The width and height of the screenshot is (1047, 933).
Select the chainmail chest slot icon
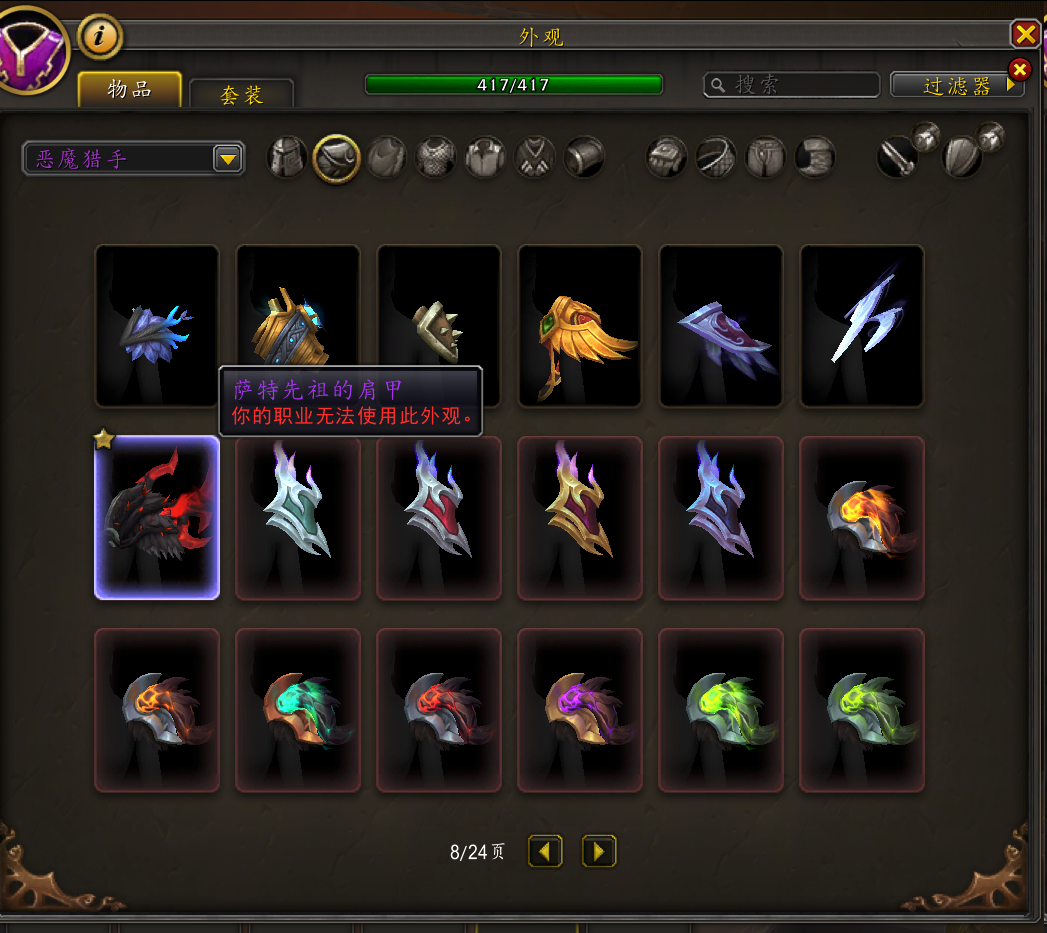click(x=436, y=158)
